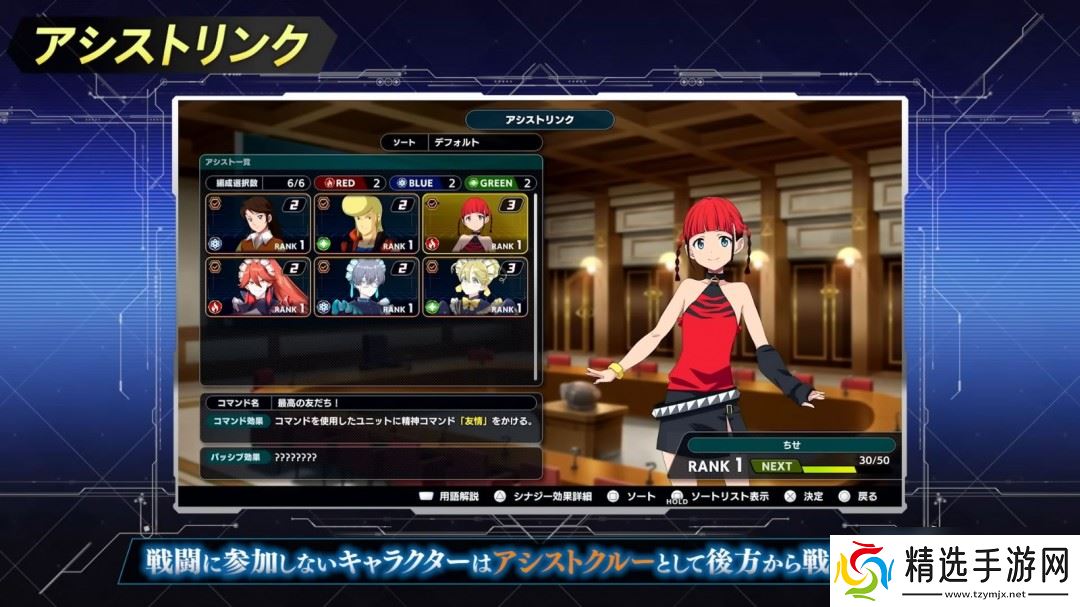Go back with the 戻る option
Screen dimensions: 1080x607
tap(858, 496)
